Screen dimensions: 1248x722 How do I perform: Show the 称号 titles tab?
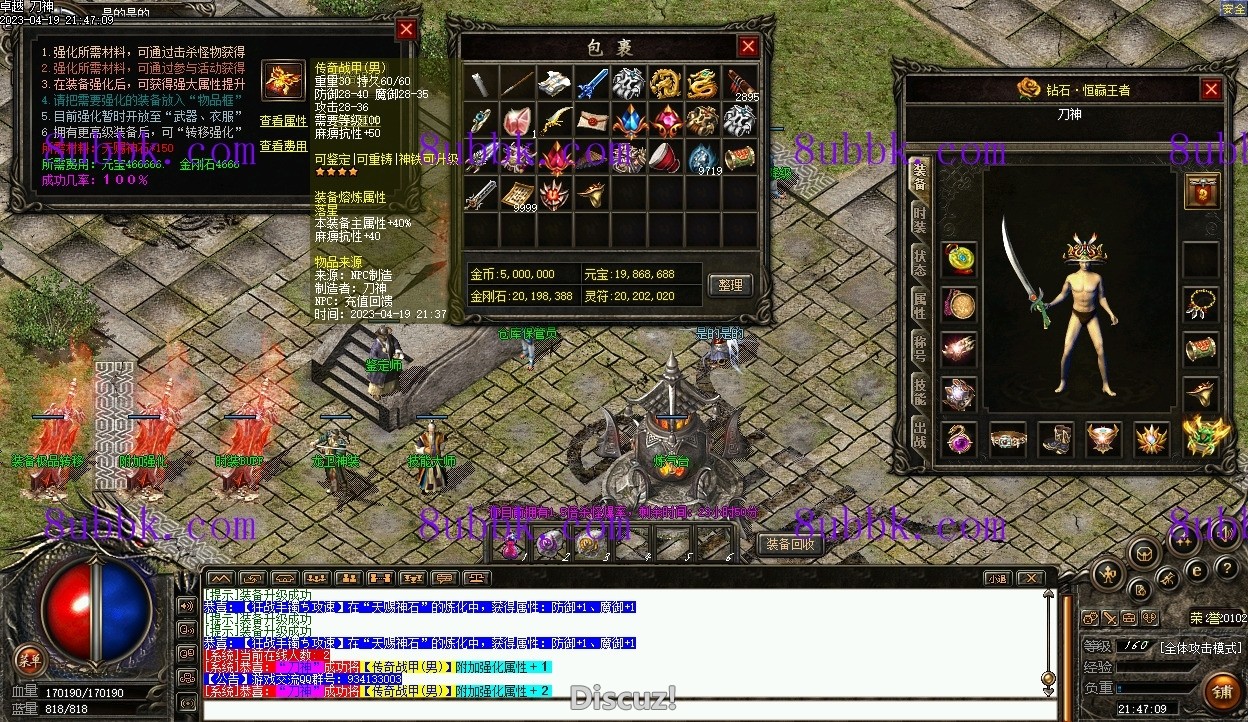919,349
